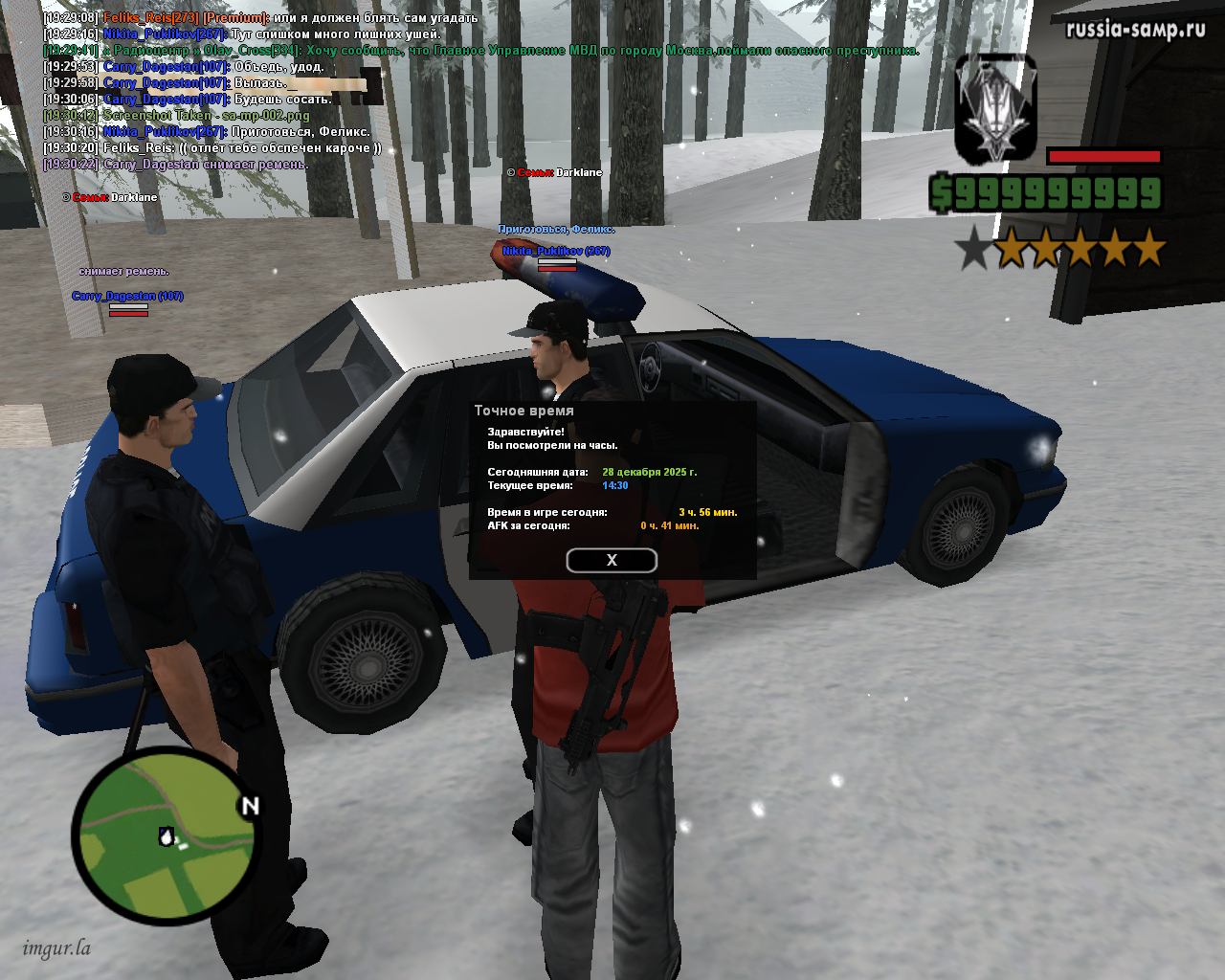Click the circular radar minimap
Screen dimensions: 1225x980
(166, 835)
